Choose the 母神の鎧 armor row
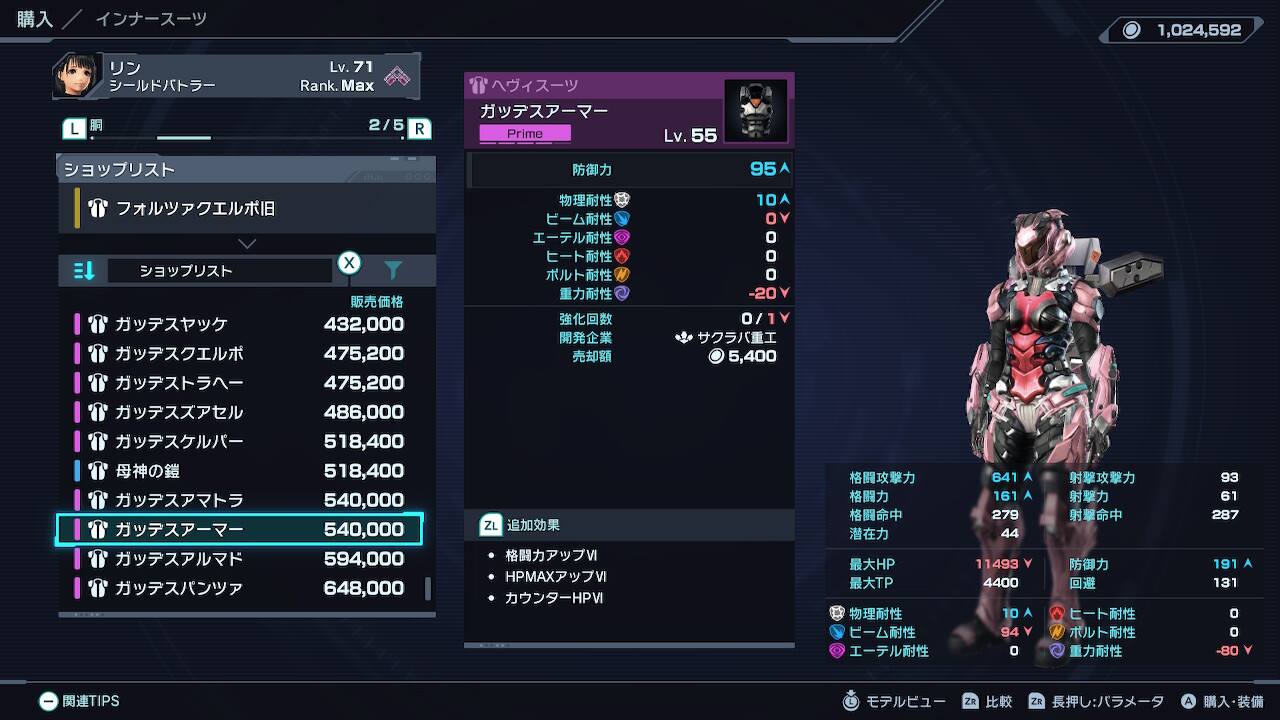 (240, 471)
